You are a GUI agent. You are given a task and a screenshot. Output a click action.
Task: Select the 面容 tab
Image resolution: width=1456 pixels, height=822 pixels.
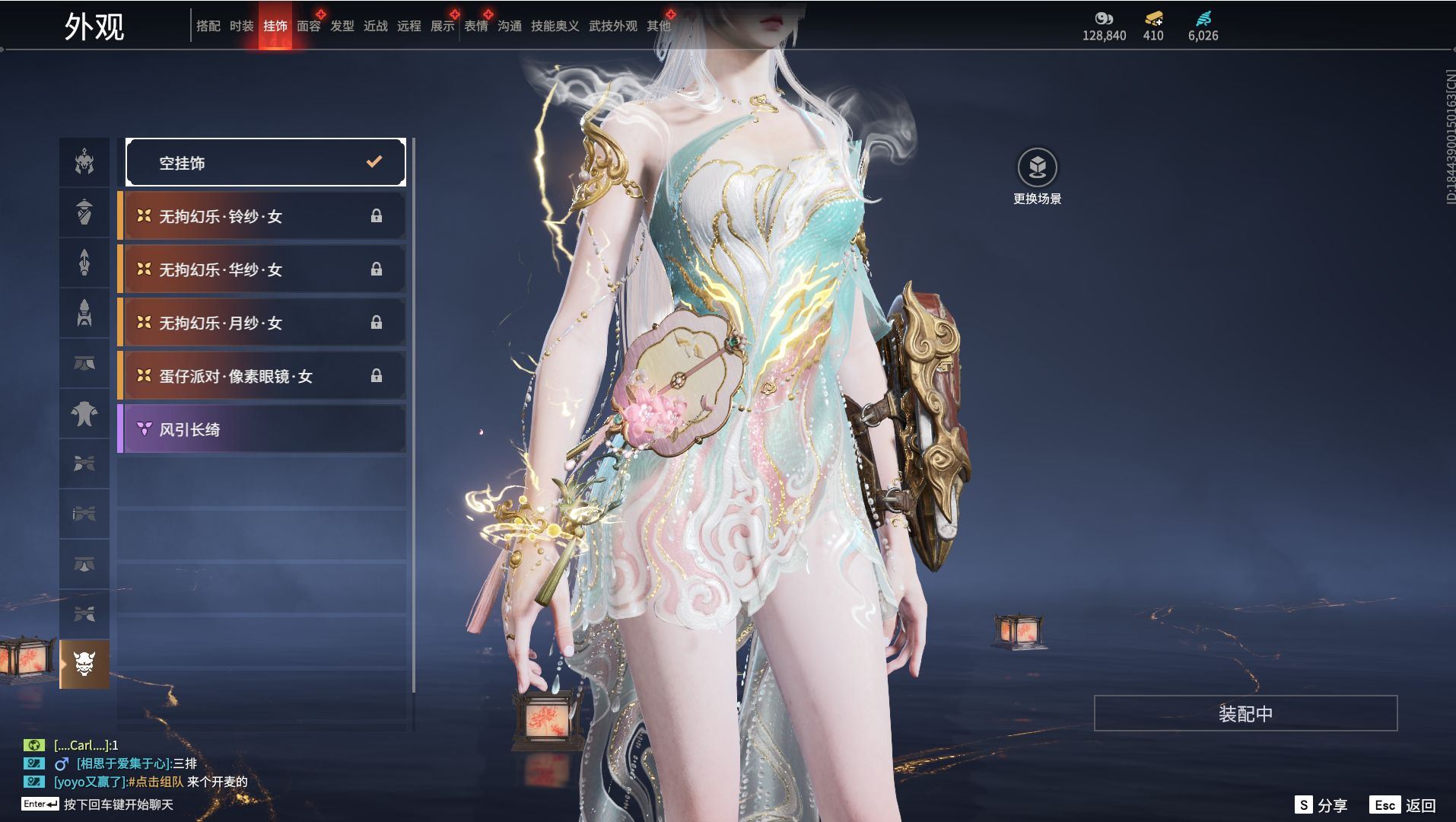pos(308,26)
